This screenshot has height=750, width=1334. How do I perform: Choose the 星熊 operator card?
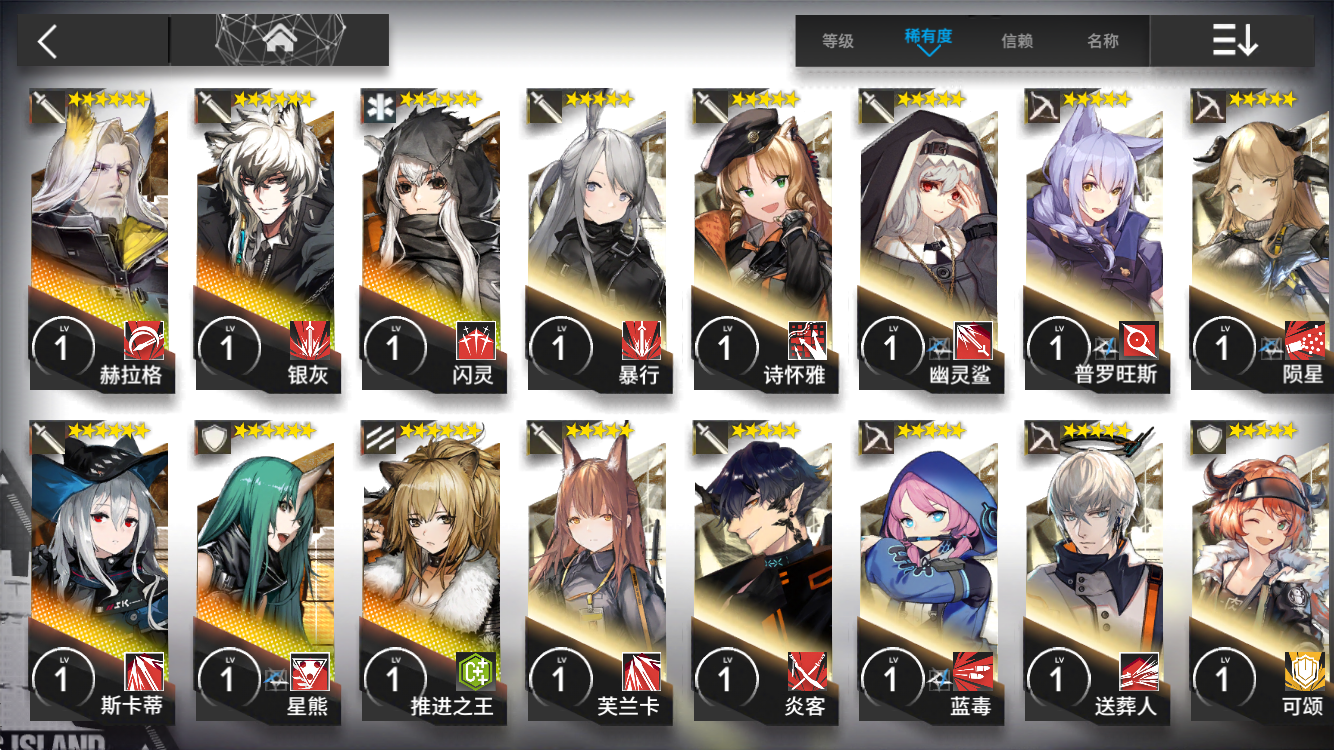tap(266, 571)
